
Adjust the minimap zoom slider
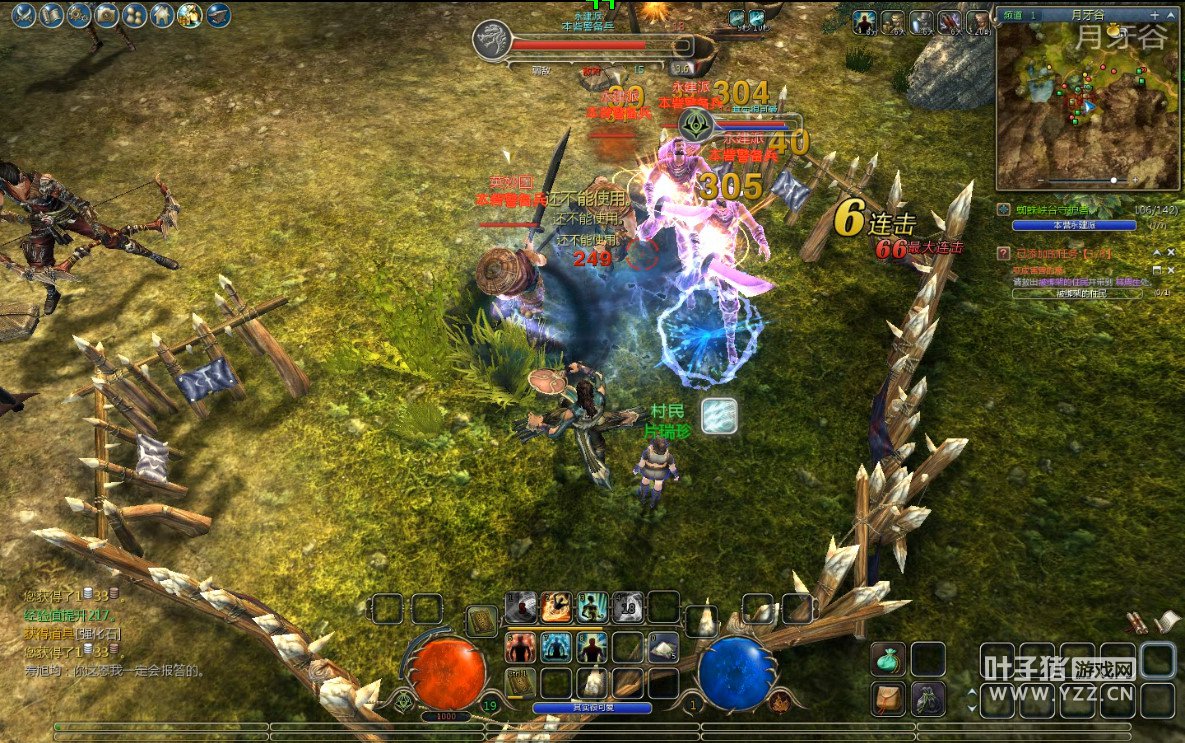[1113, 181]
